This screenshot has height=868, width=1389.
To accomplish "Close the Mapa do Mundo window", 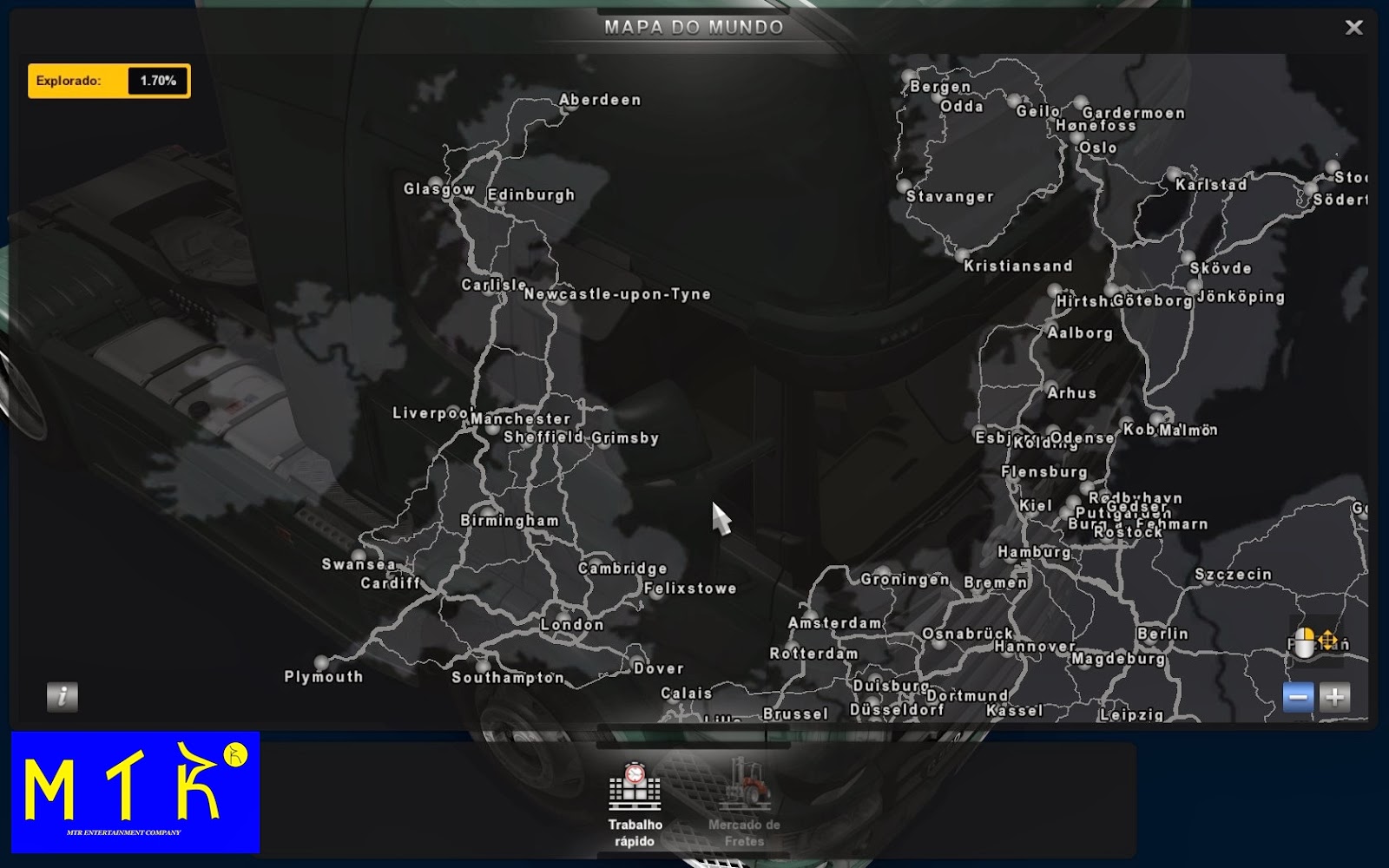I will point(1354,27).
